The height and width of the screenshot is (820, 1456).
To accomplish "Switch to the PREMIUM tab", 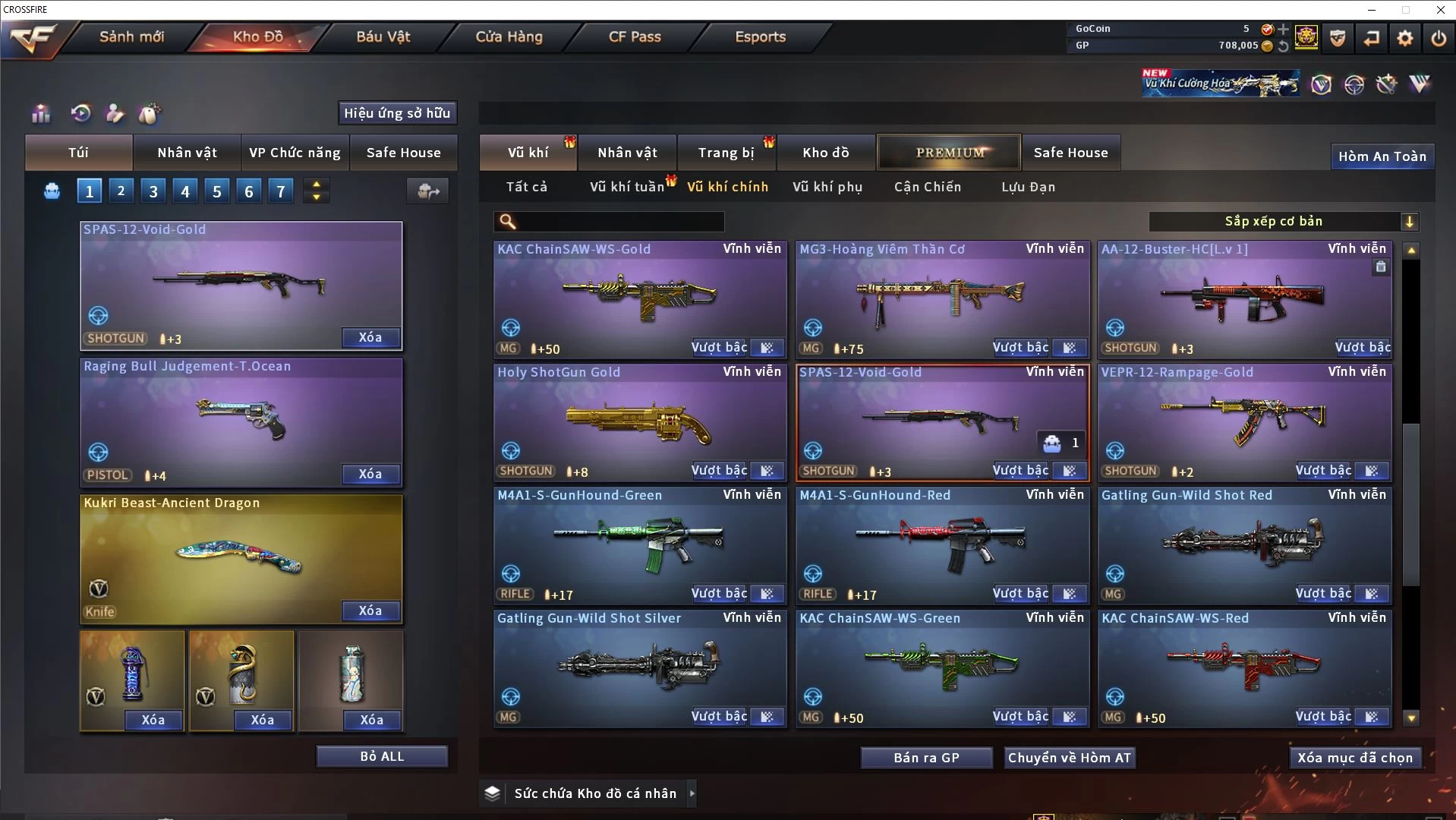I will 950,153.
